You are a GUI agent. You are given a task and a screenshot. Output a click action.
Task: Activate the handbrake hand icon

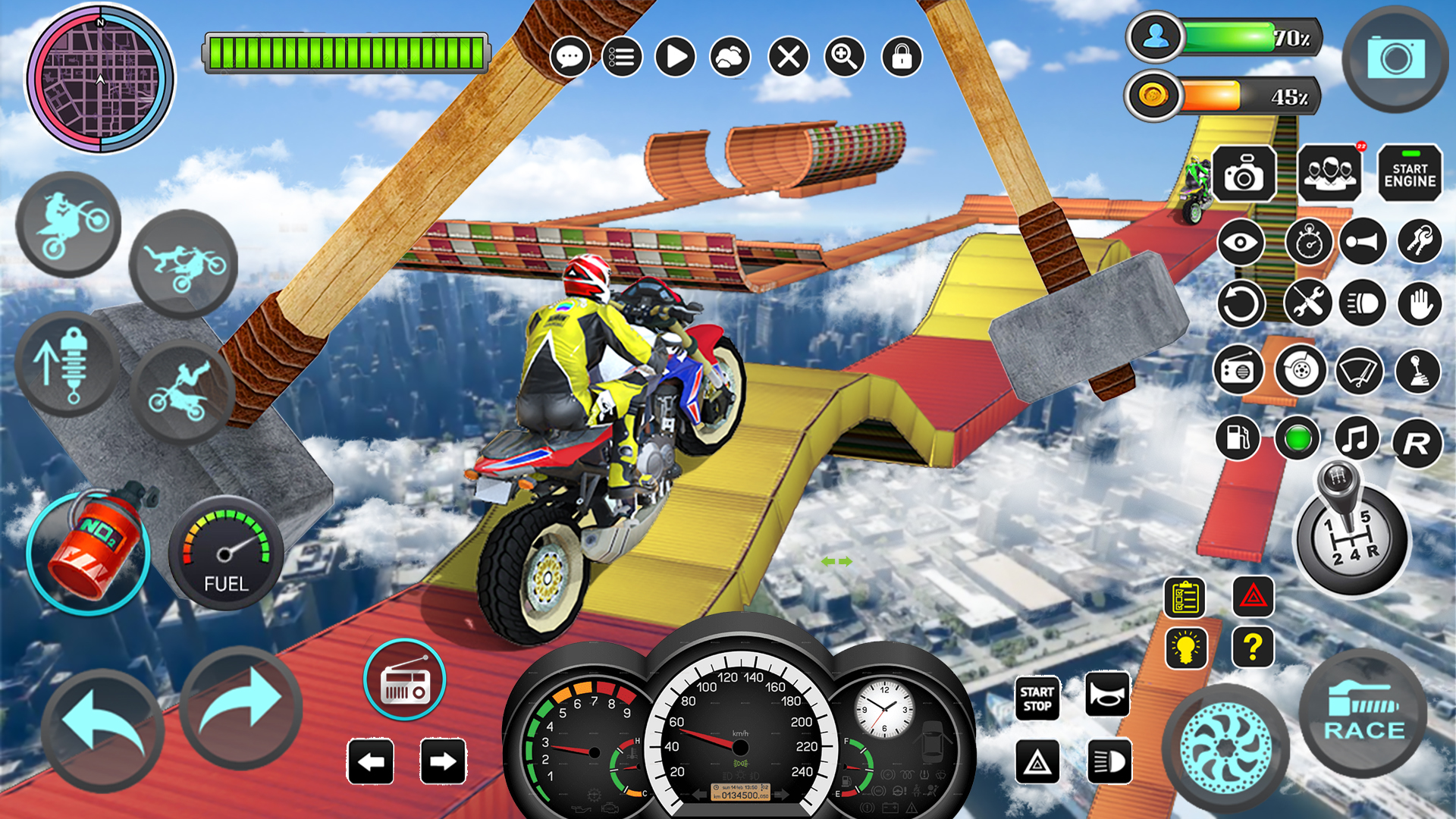[1420, 303]
